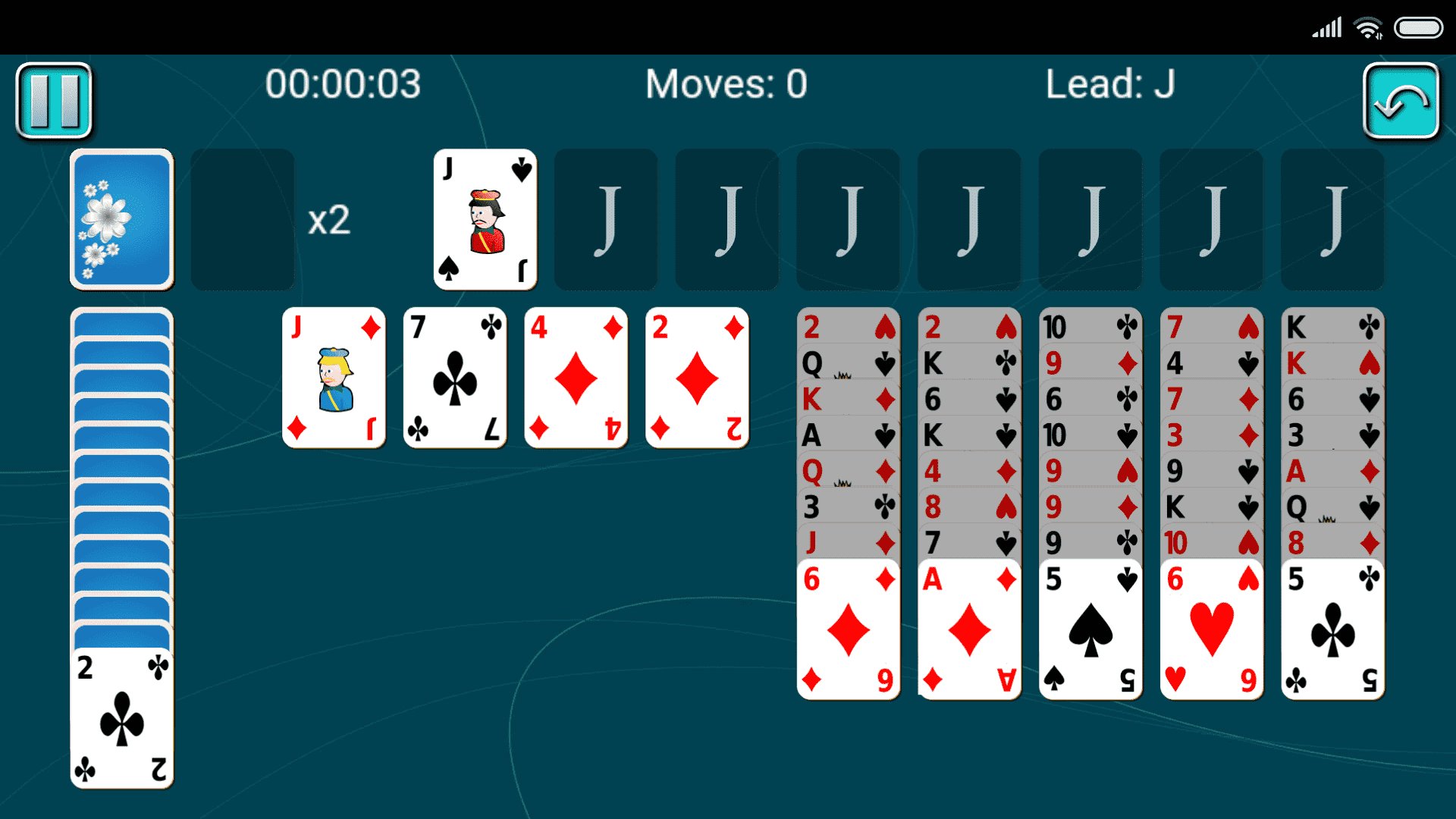The width and height of the screenshot is (1456, 819).
Task: Tap the first empty J foundation slot
Action: click(605, 218)
